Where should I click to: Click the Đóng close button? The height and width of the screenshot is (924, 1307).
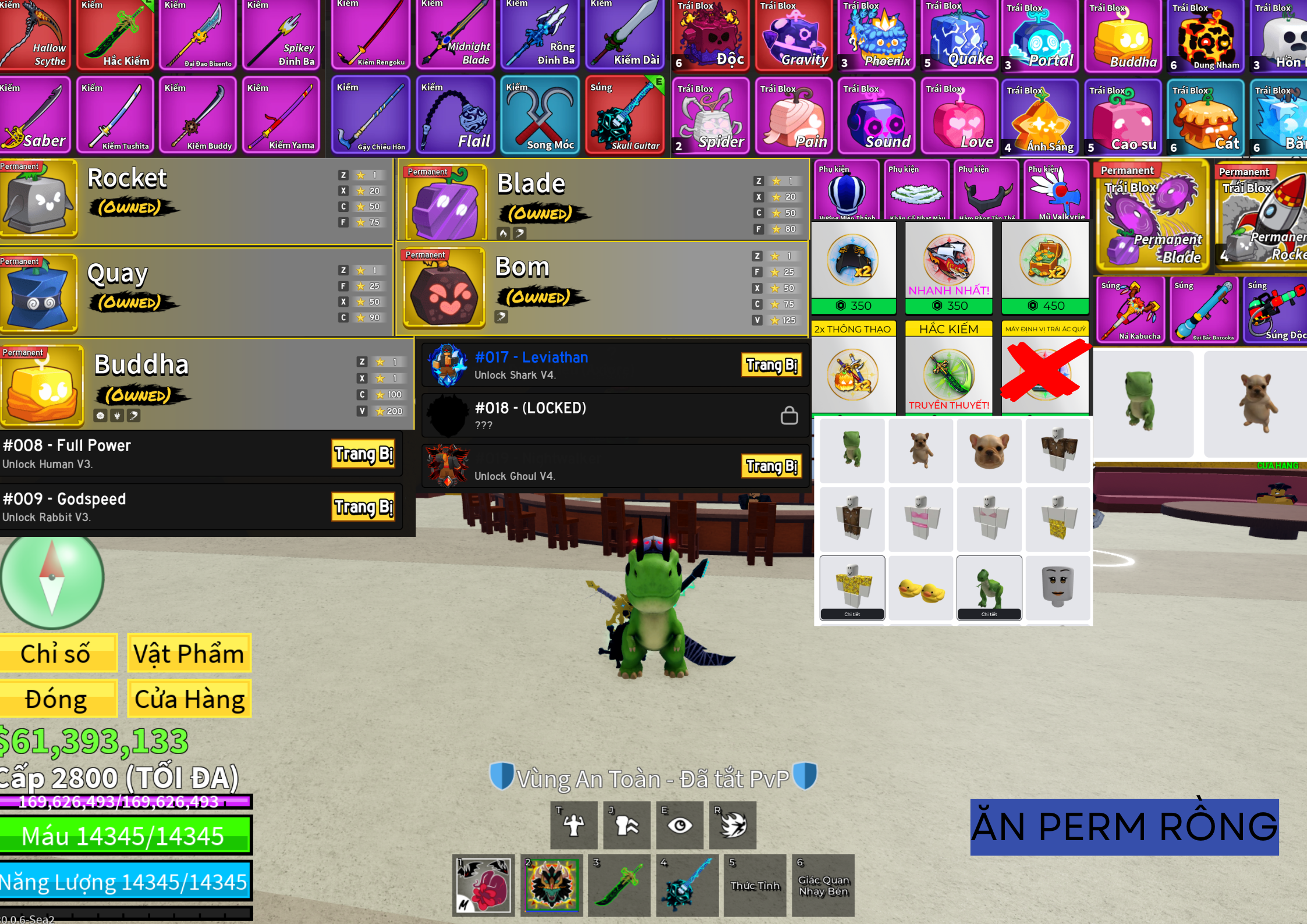[x=57, y=699]
